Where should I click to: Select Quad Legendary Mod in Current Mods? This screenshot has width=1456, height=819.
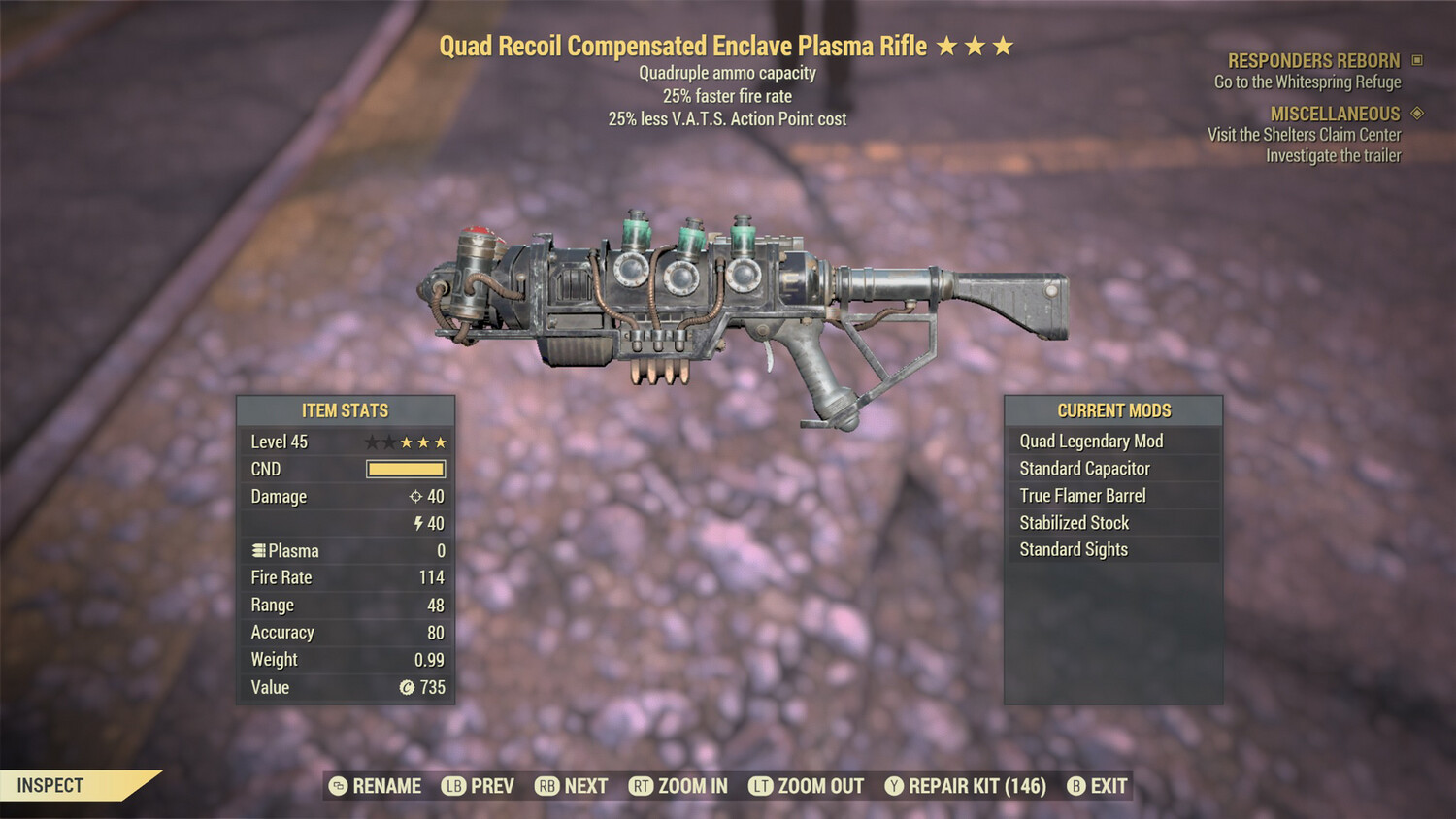tap(1091, 441)
